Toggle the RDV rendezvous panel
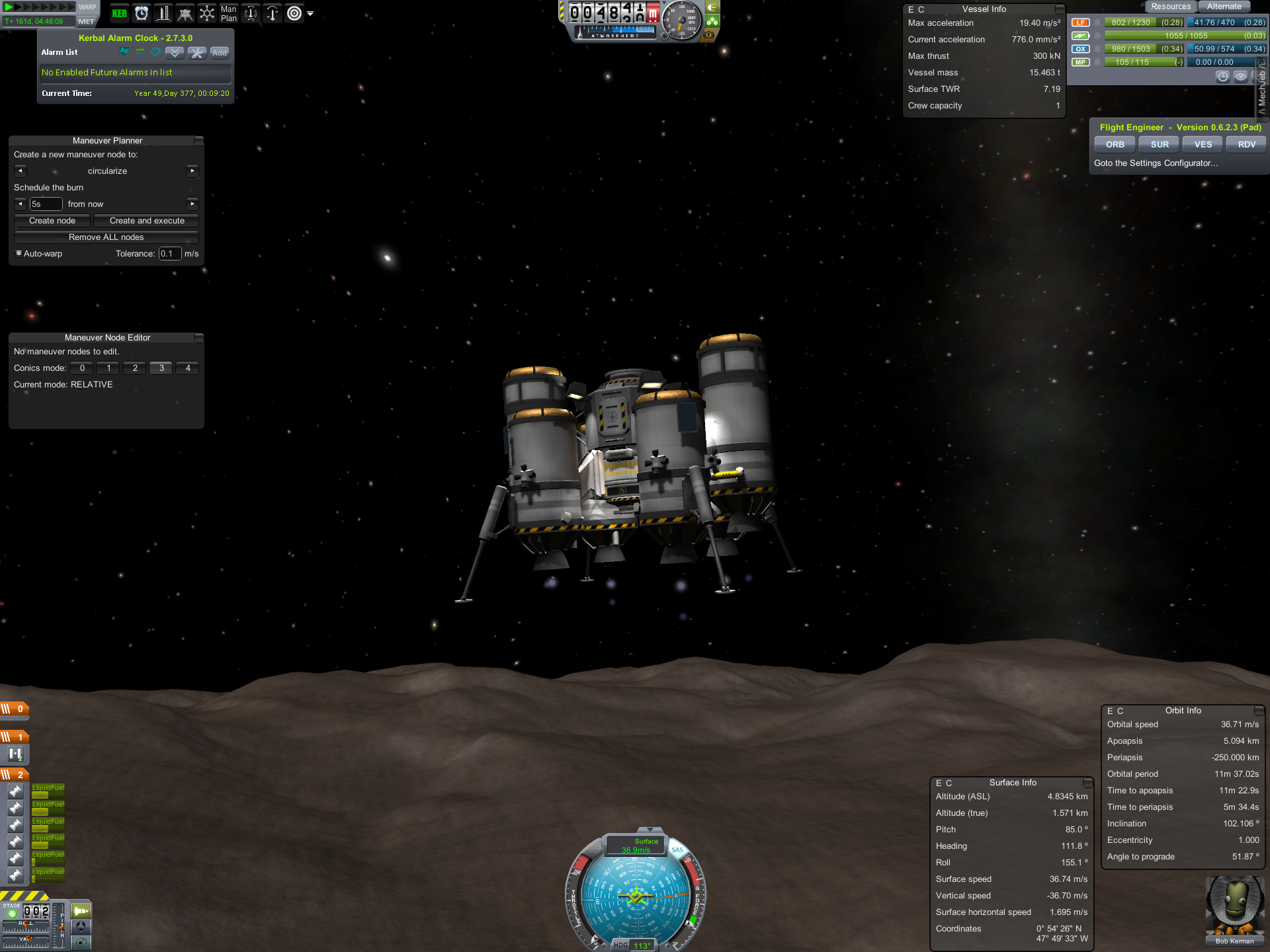Screen dimensions: 1270x952 tap(1246, 145)
